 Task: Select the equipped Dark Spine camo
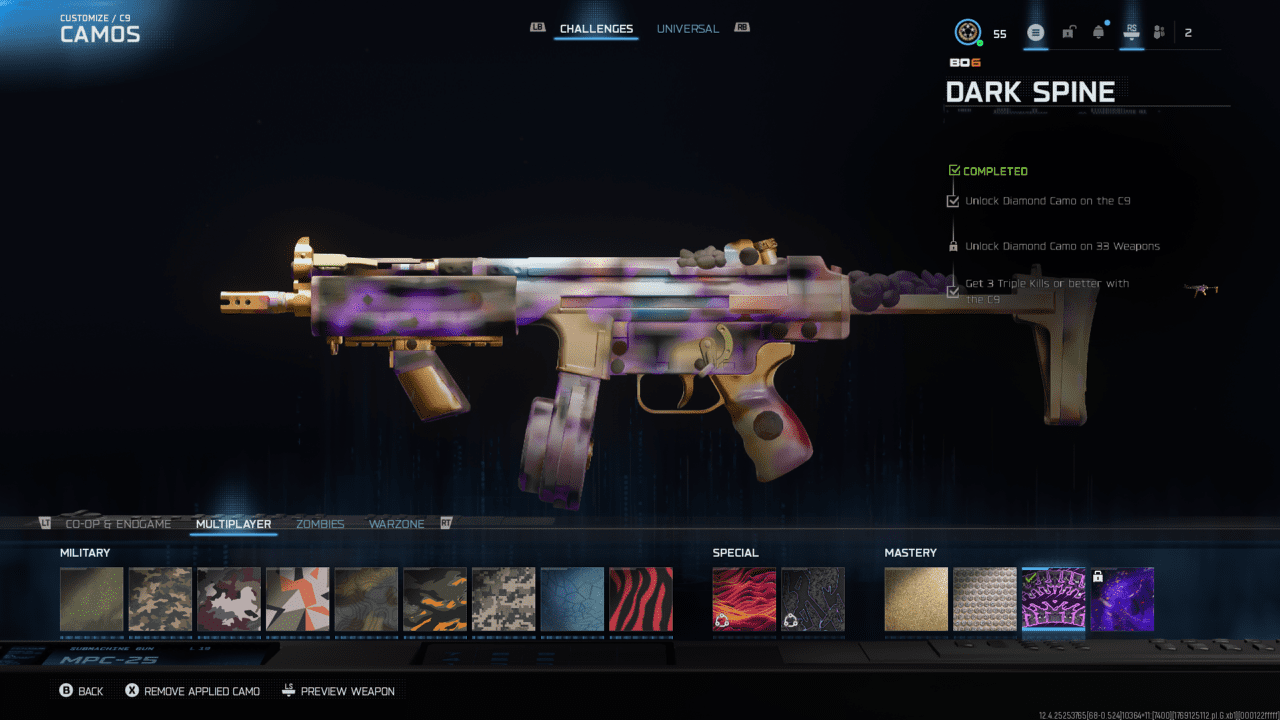pyautogui.click(x=1053, y=599)
